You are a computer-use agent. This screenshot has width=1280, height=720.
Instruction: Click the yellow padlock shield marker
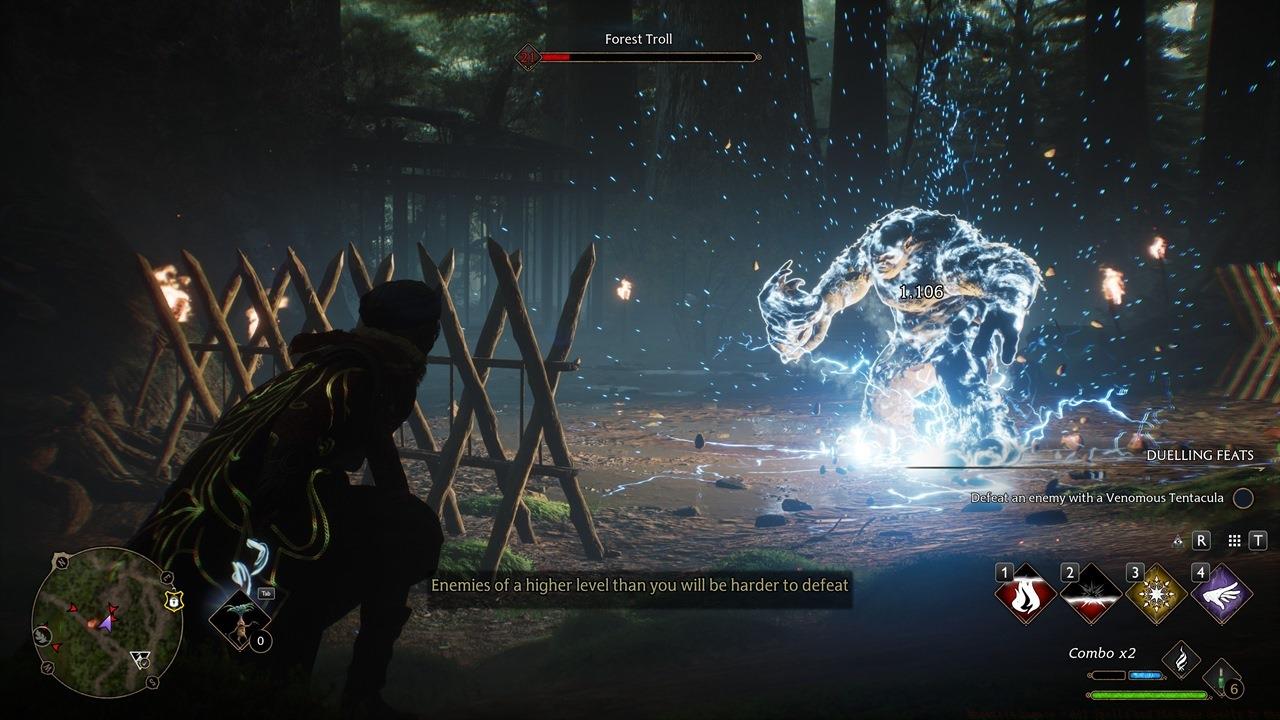pyautogui.click(x=175, y=601)
